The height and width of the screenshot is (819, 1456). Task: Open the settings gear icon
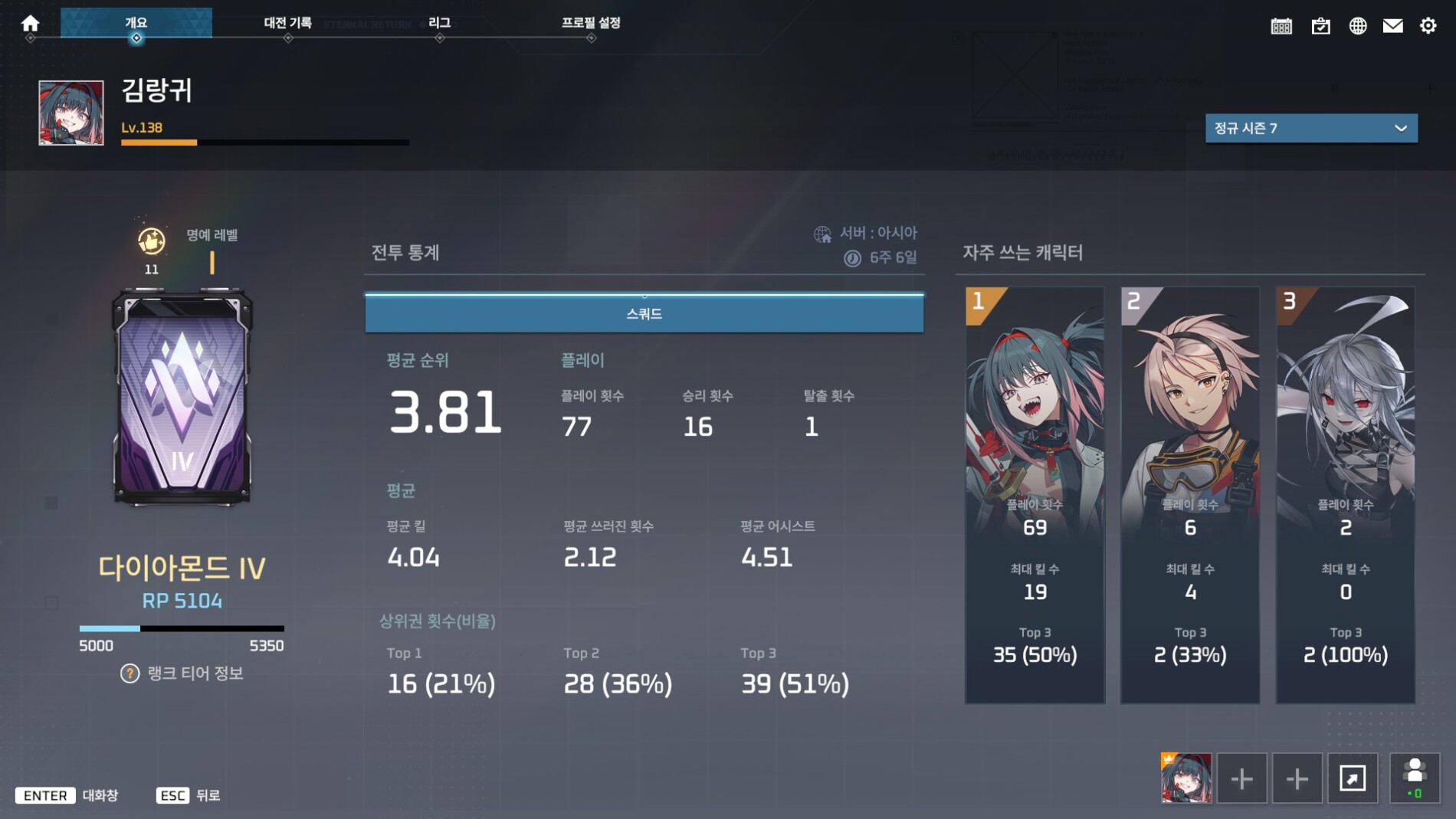coord(1428,26)
